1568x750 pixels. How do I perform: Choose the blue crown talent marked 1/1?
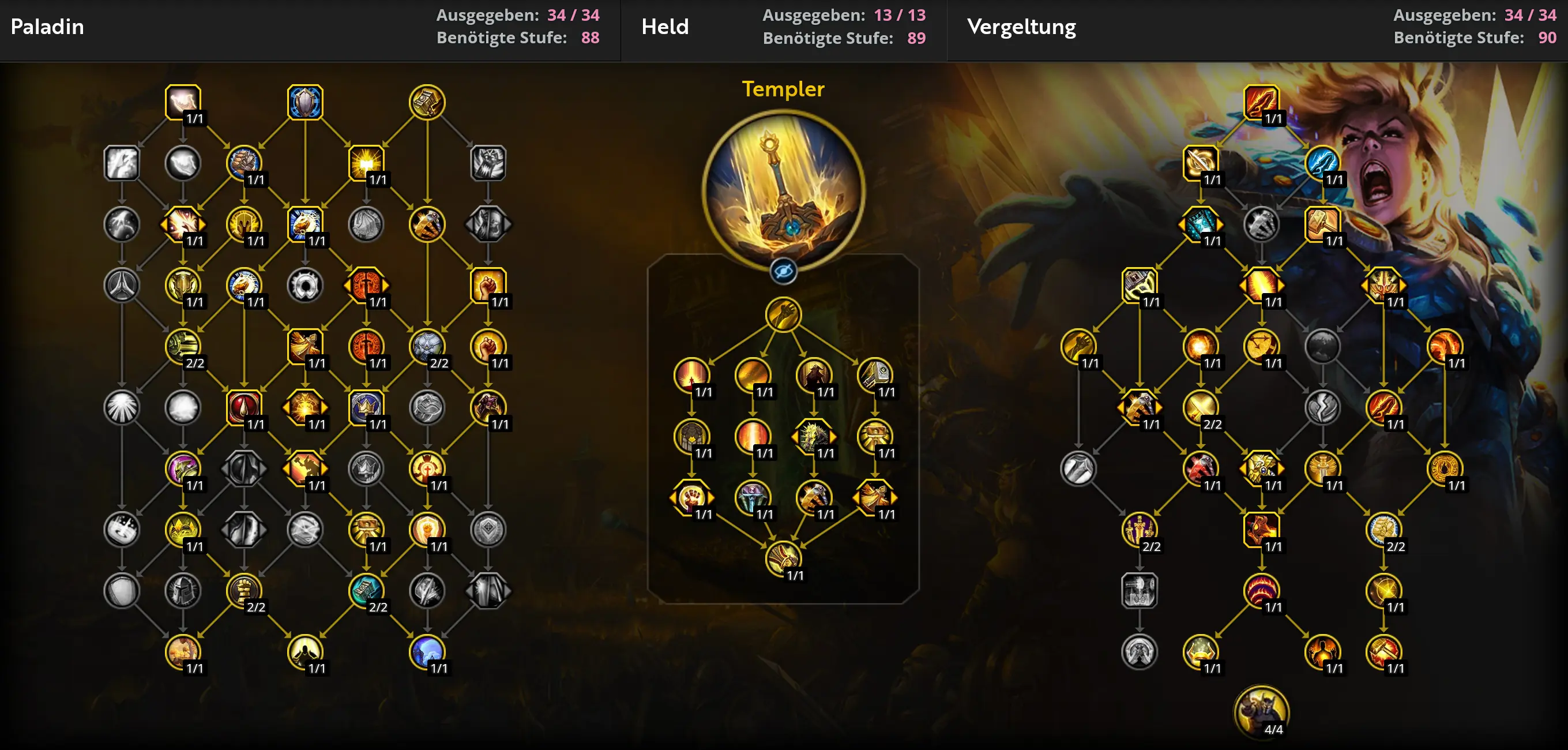[x=366, y=407]
